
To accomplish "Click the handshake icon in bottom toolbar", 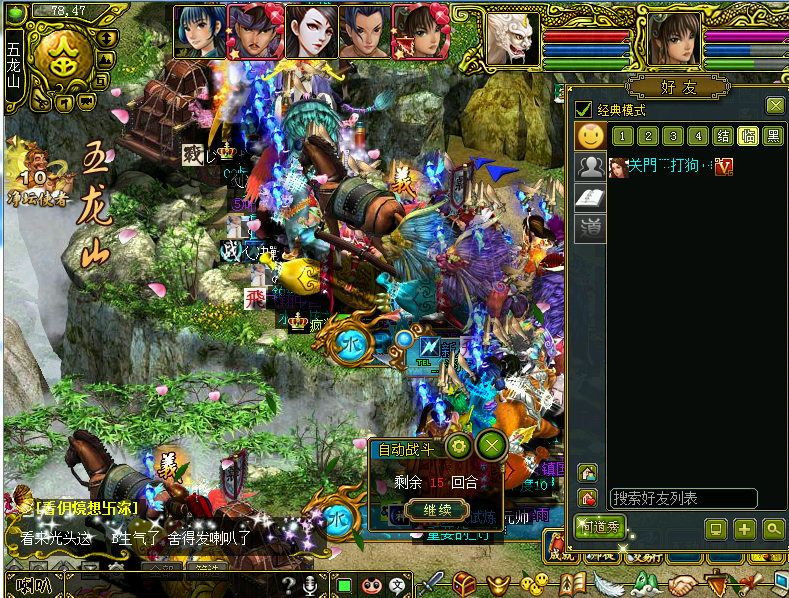I will click(x=684, y=584).
